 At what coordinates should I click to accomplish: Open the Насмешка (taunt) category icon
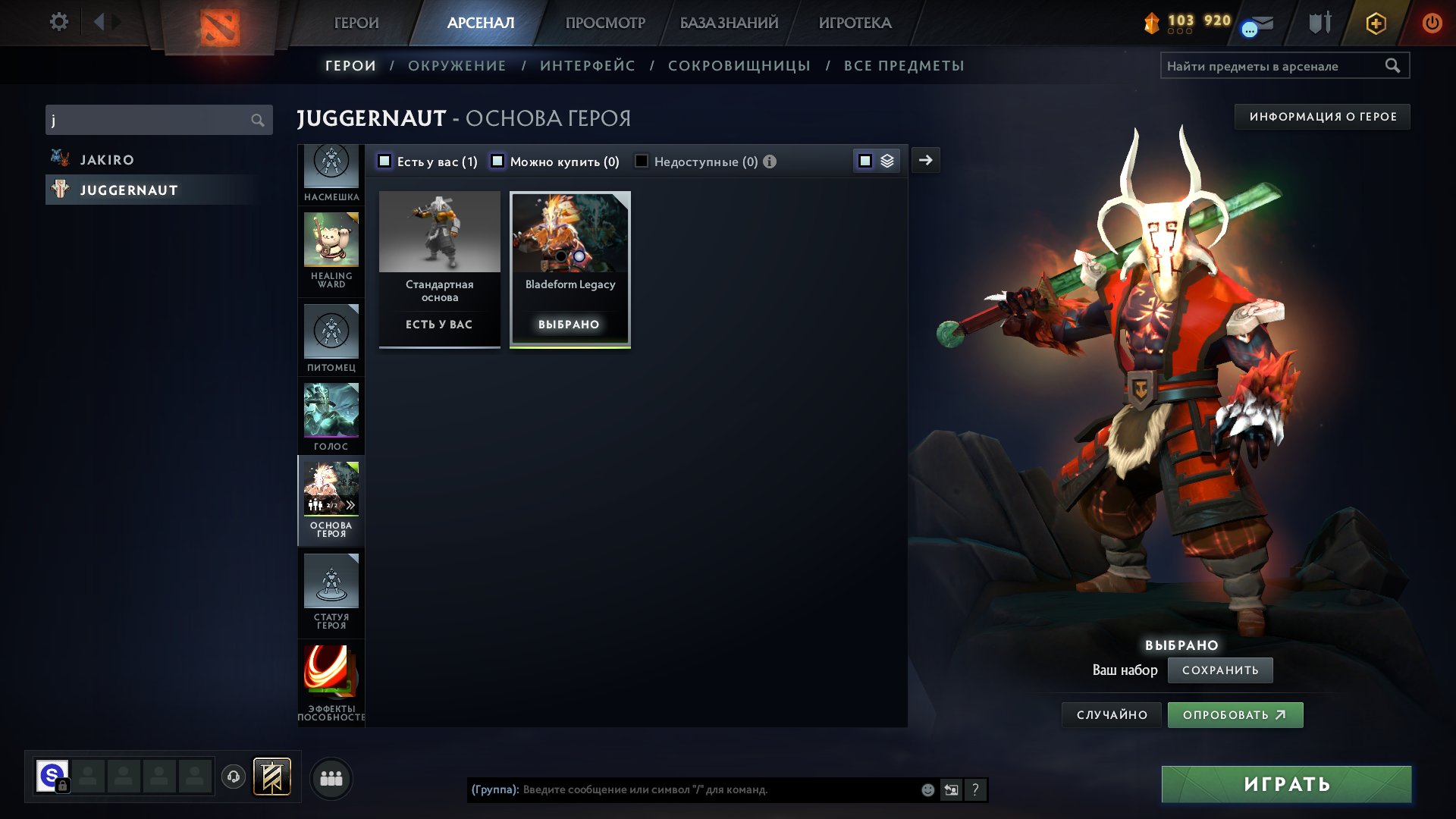(x=331, y=165)
